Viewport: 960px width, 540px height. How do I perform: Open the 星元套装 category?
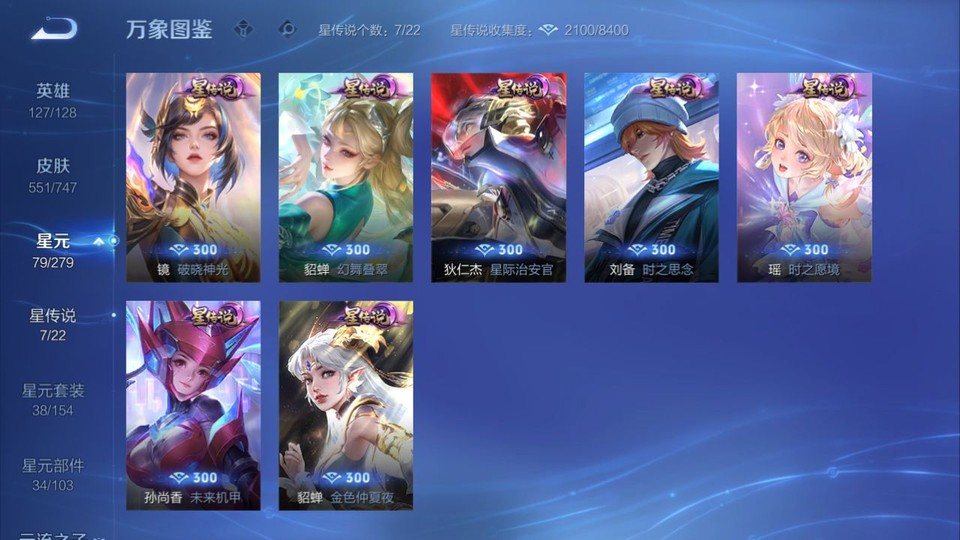[x=53, y=399]
